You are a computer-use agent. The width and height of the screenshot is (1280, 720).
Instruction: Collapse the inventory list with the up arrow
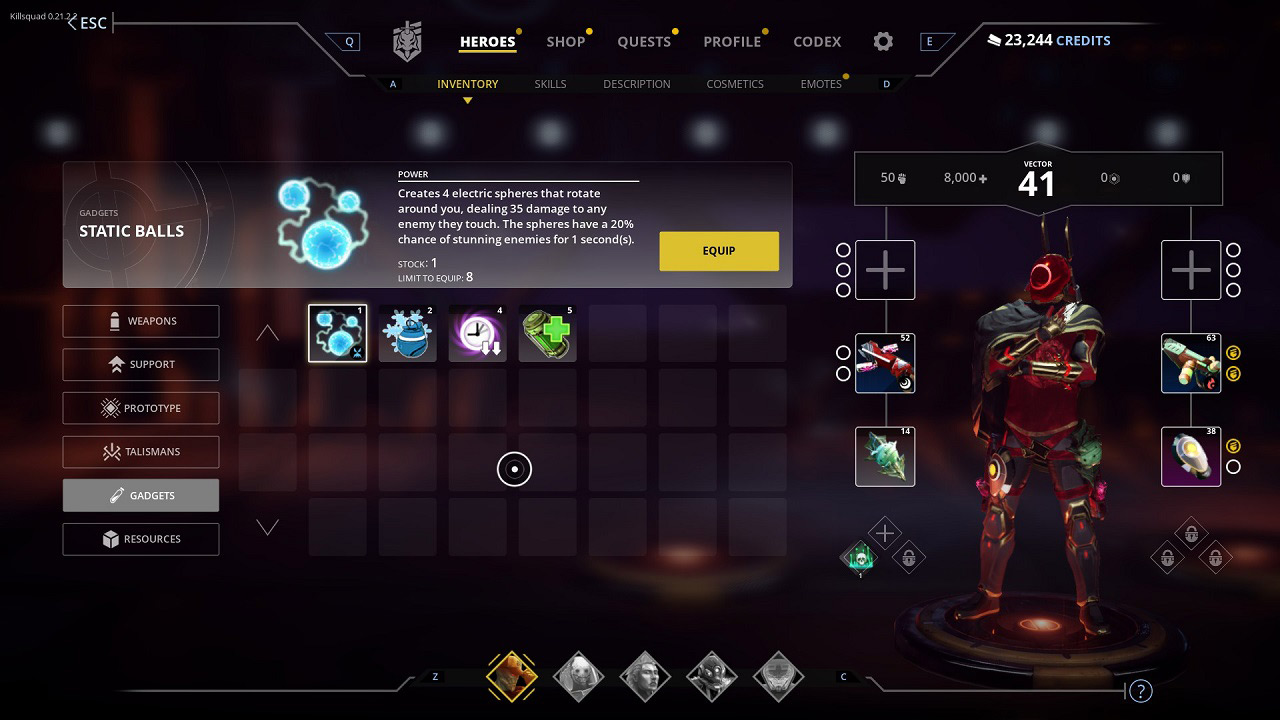267,331
